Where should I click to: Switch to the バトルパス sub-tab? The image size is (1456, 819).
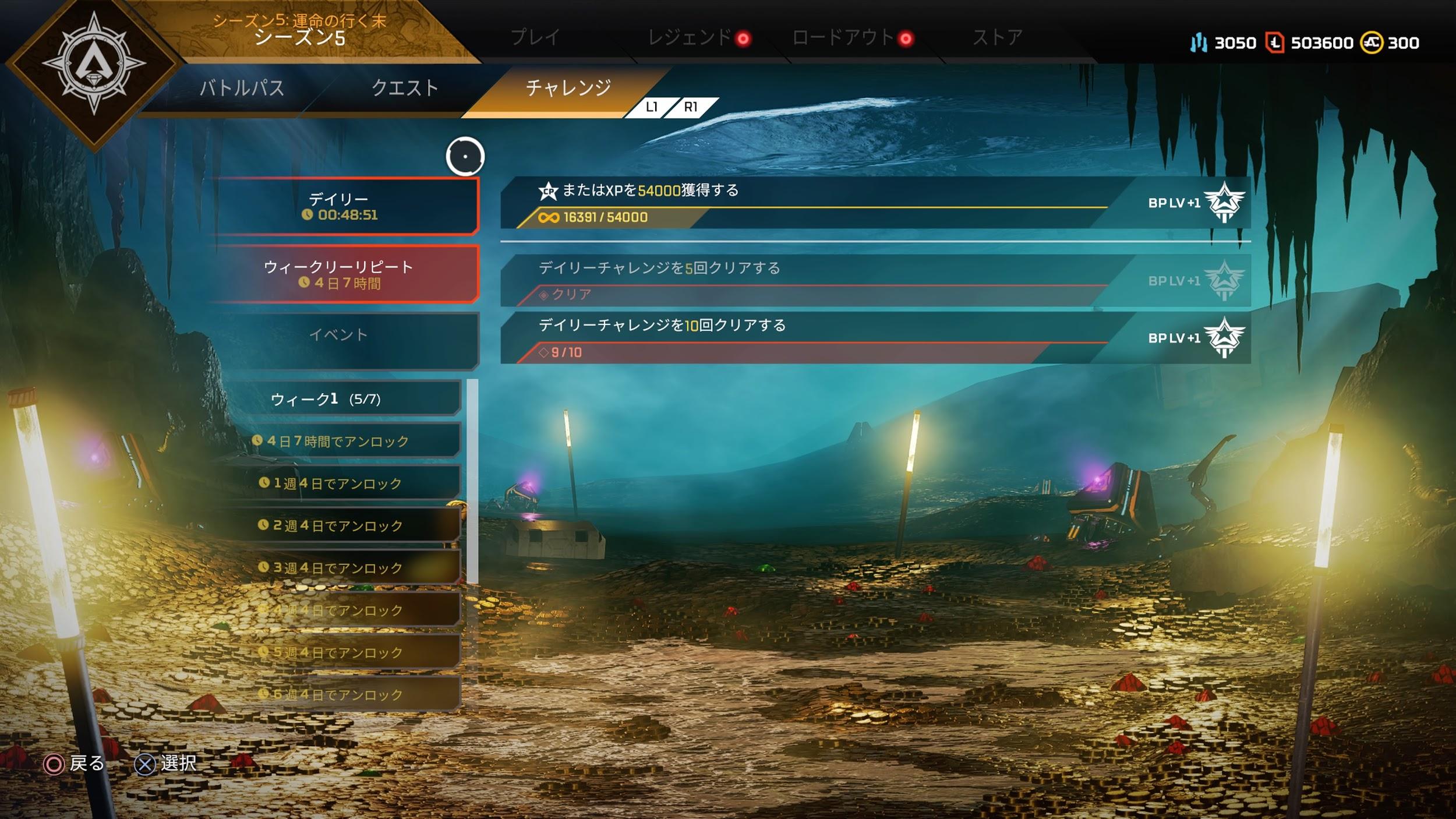[x=242, y=88]
